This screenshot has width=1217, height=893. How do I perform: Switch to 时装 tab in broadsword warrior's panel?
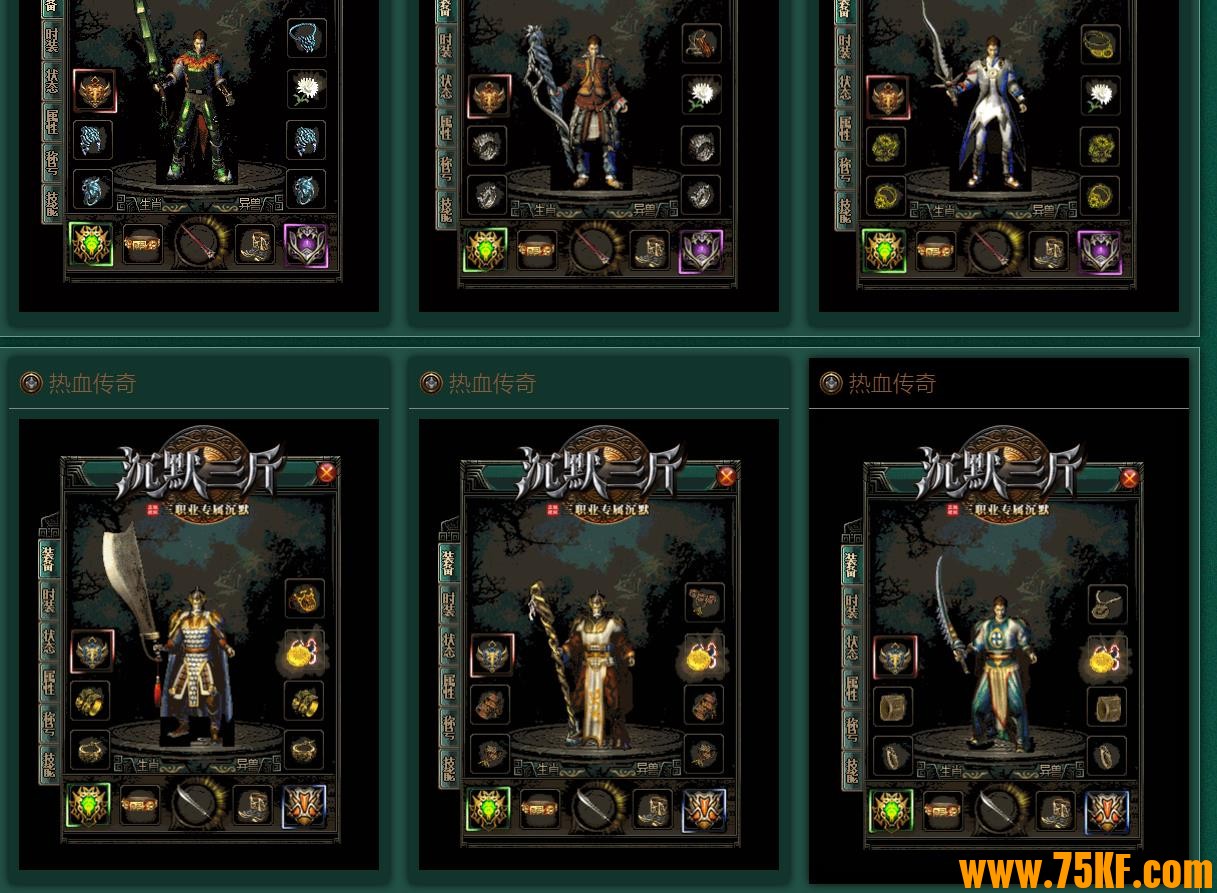point(49,599)
